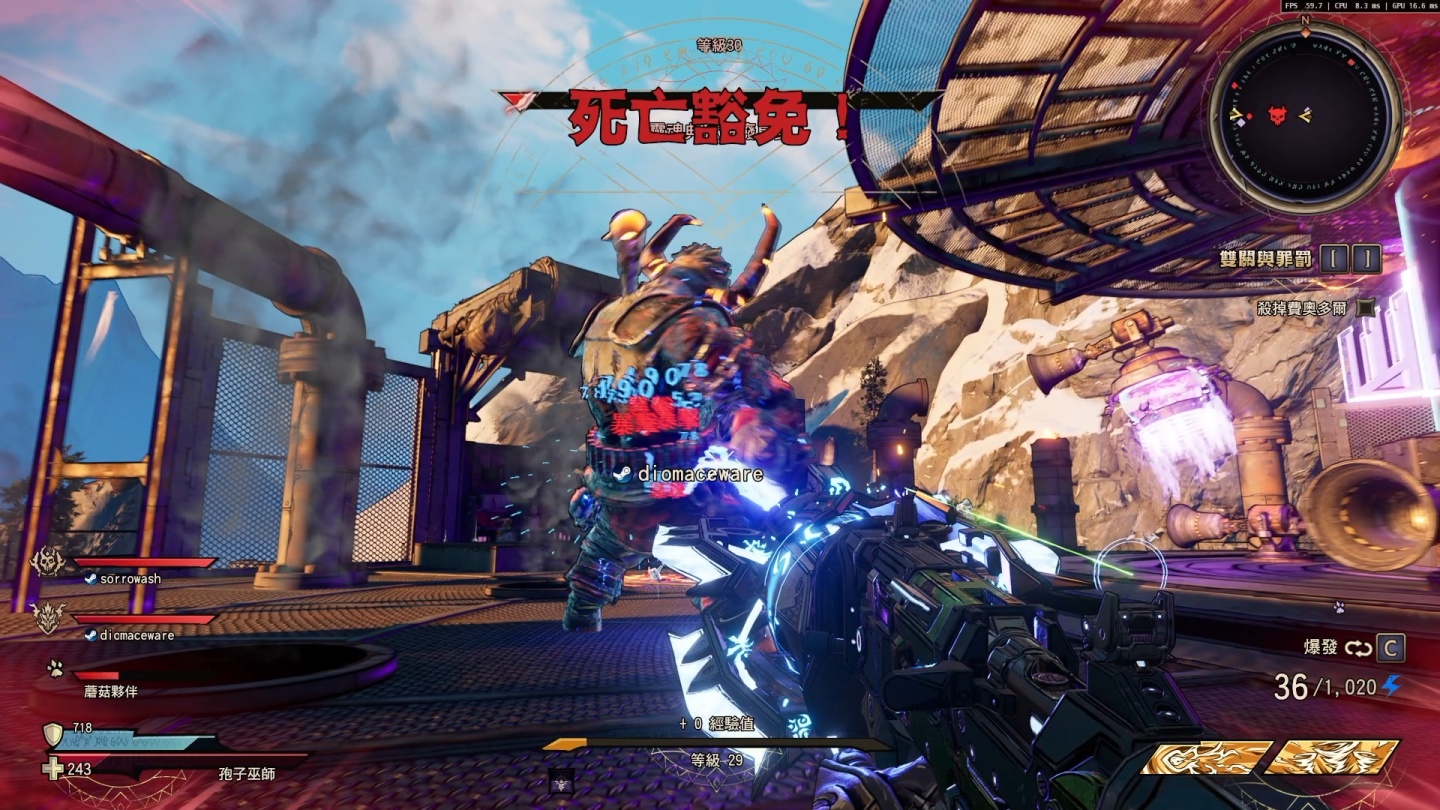Select party member sorrowash's portrait
The image size is (1440, 810).
coord(47,564)
